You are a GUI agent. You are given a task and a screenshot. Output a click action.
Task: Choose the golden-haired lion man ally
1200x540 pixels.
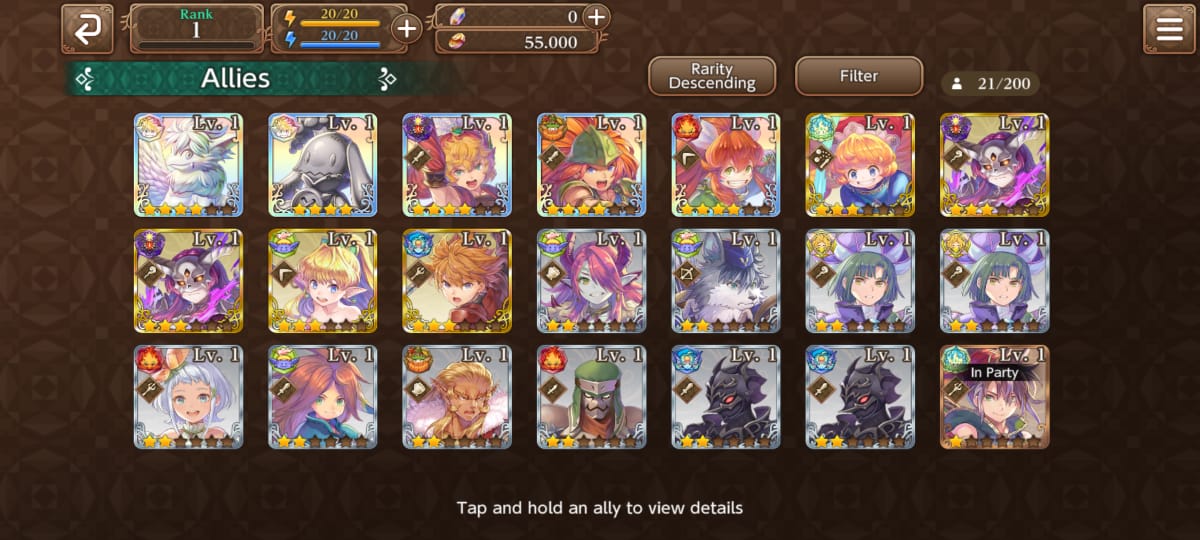tap(457, 397)
